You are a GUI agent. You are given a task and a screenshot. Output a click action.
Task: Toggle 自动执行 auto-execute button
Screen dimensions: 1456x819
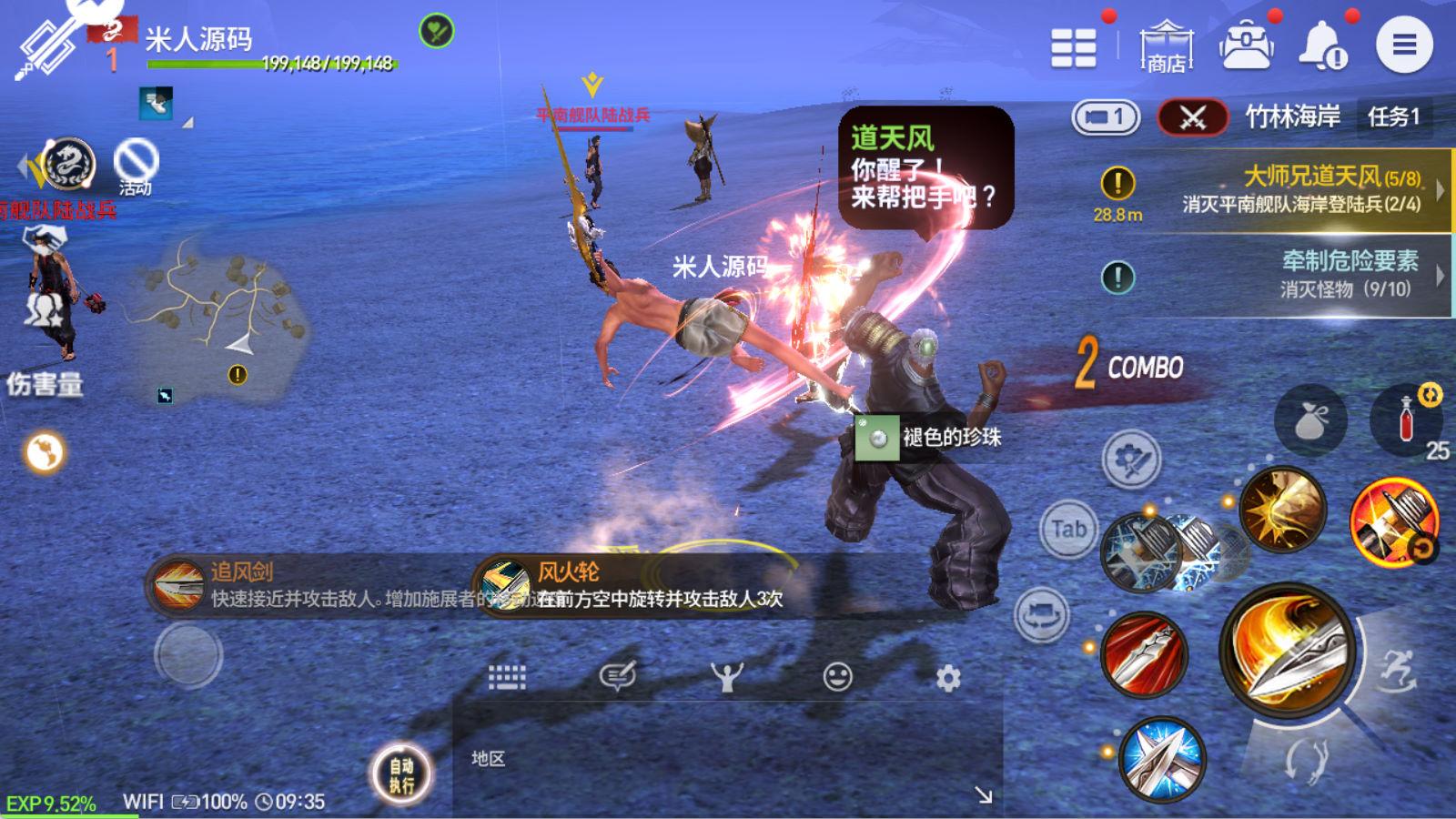click(401, 774)
